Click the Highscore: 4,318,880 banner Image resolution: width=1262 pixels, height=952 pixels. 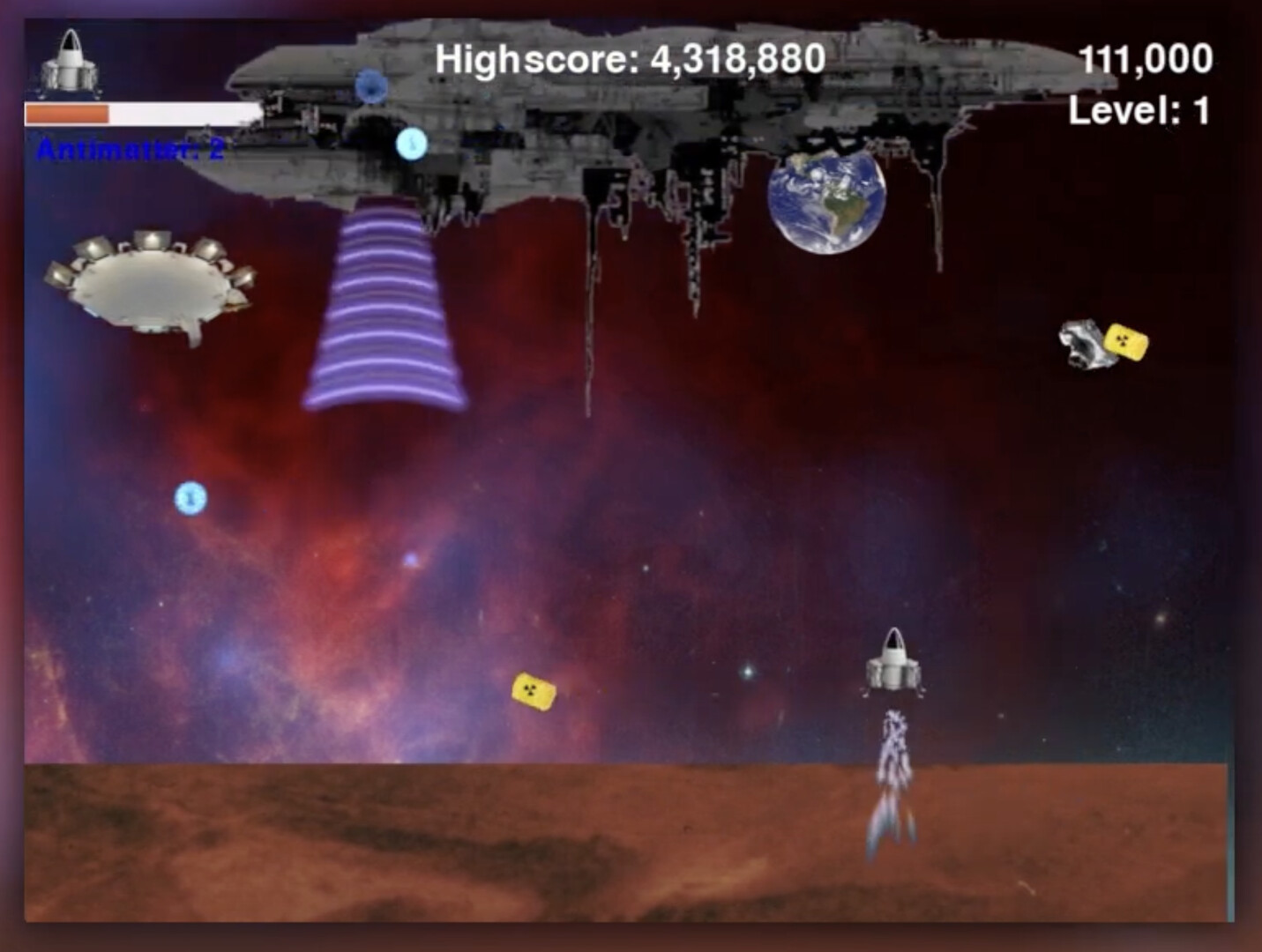click(629, 59)
